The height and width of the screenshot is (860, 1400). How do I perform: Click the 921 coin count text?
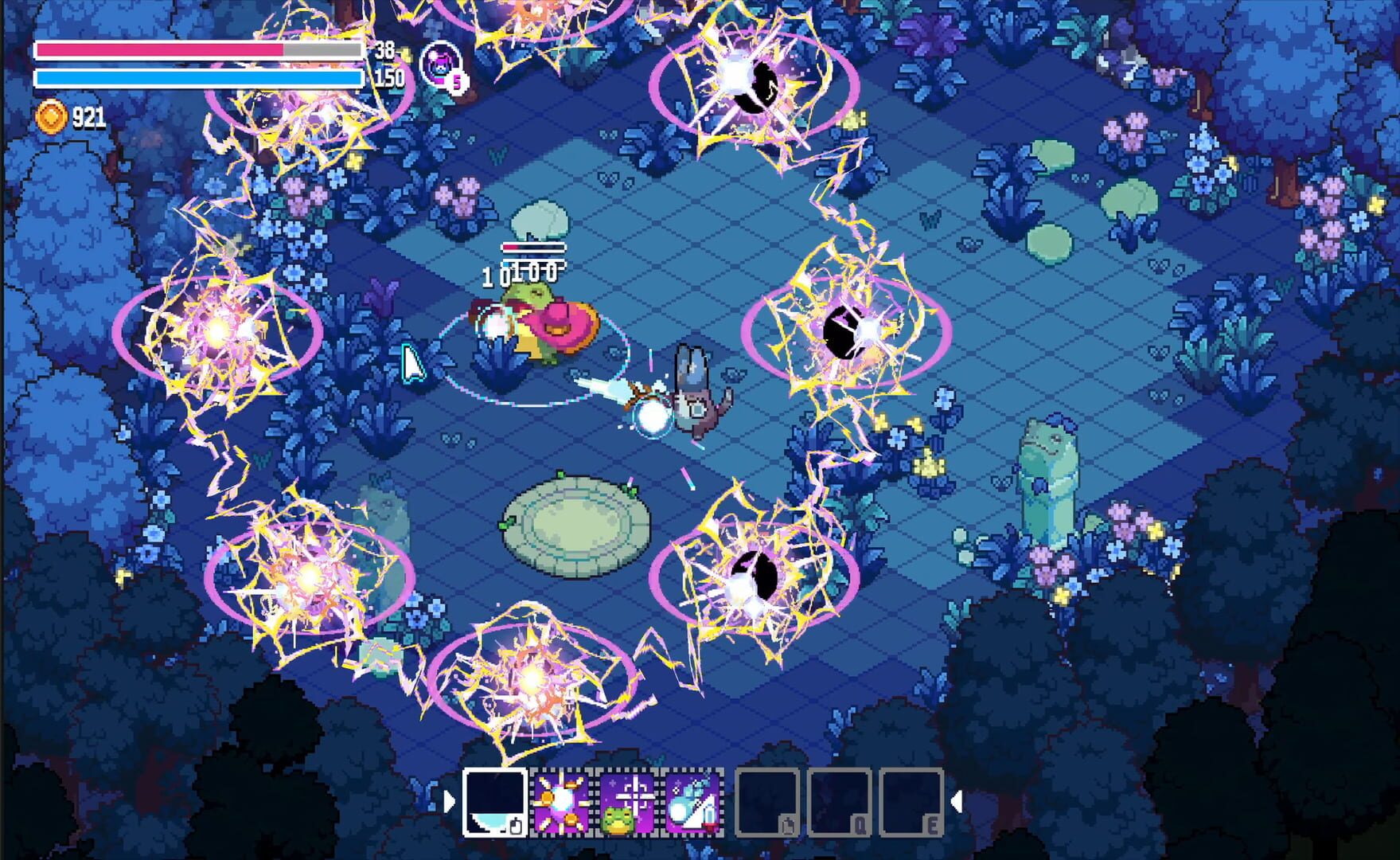90,116
